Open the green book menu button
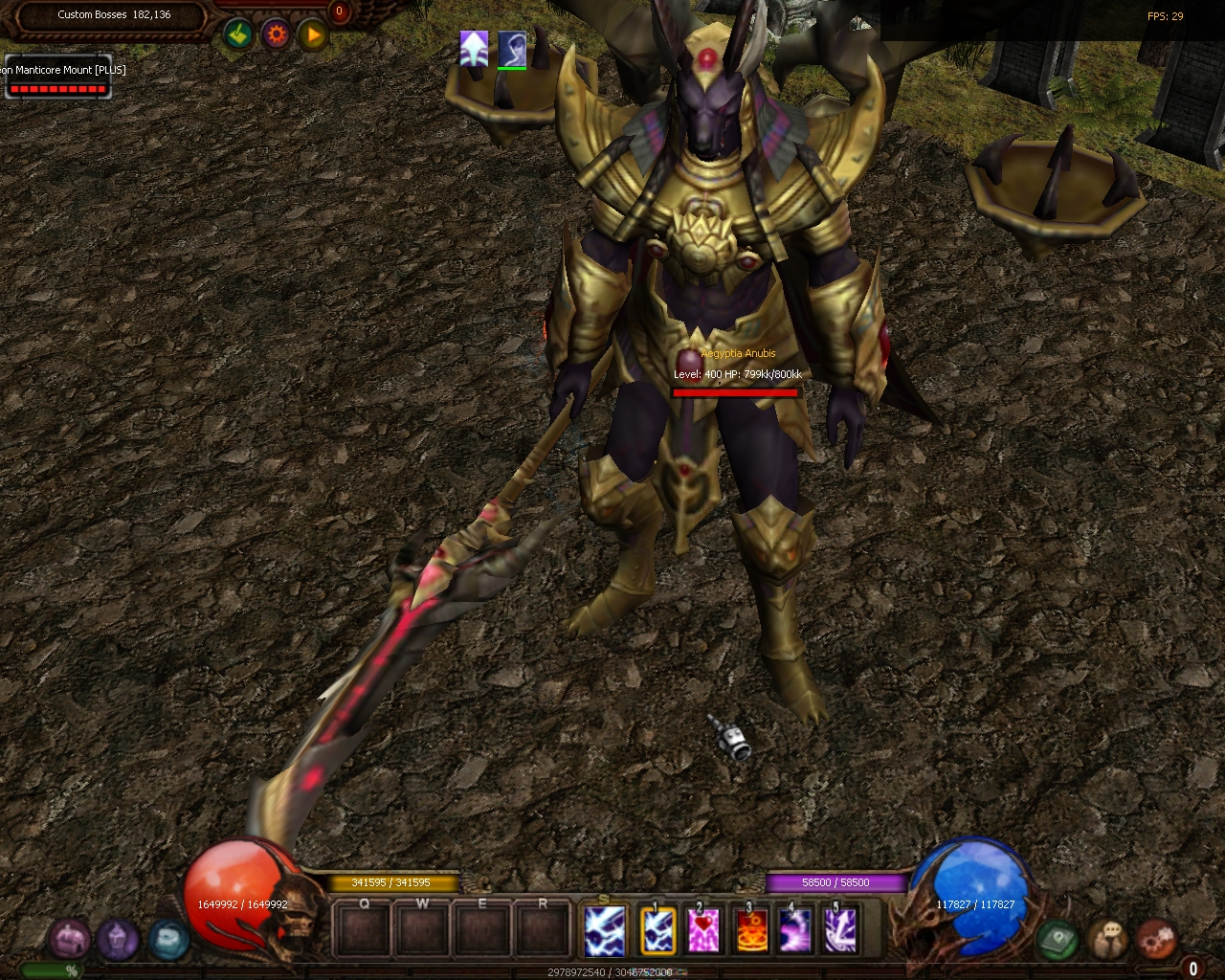The width and height of the screenshot is (1225, 980). tap(1058, 939)
